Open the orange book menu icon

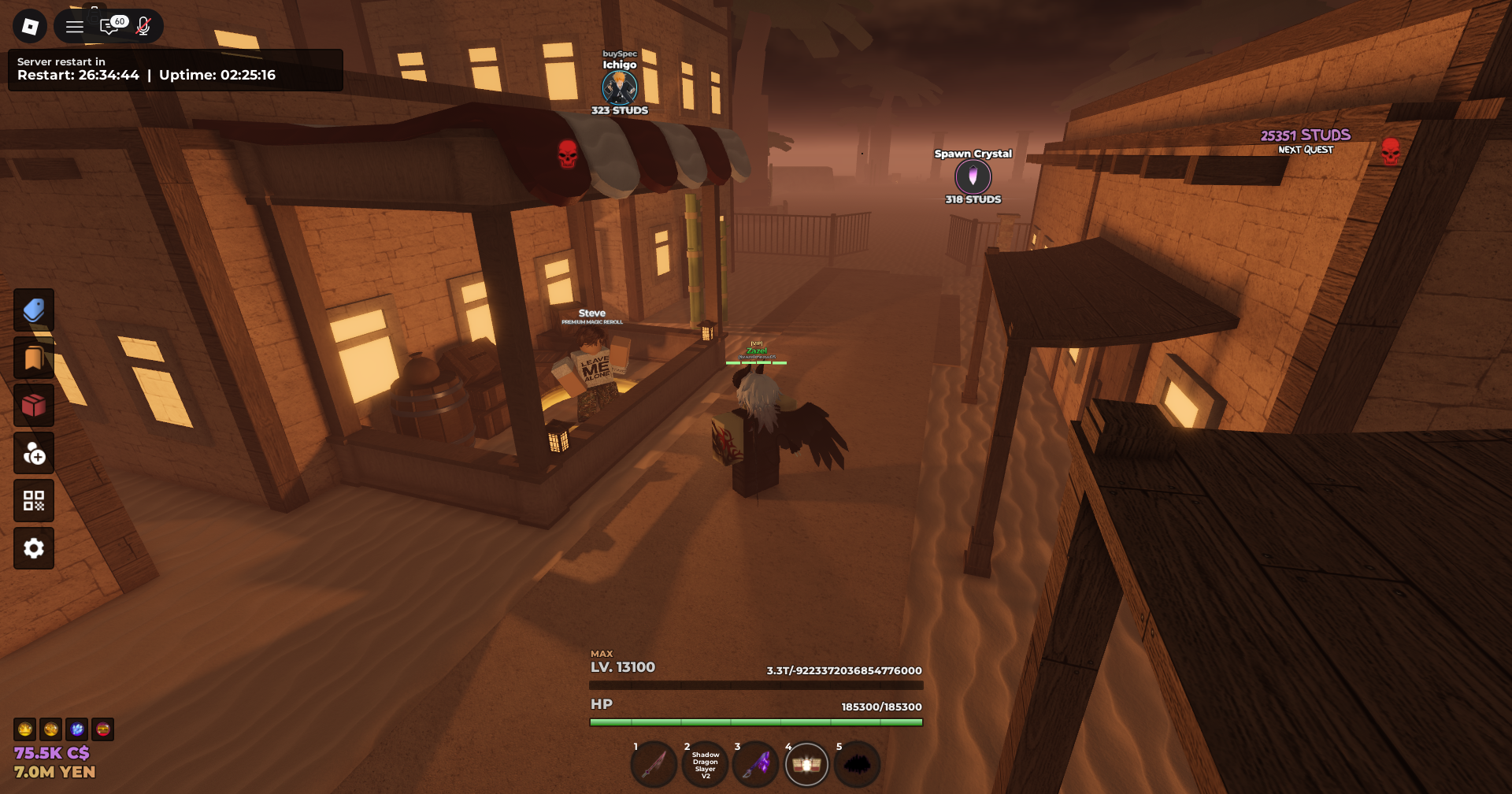pos(34,358)
